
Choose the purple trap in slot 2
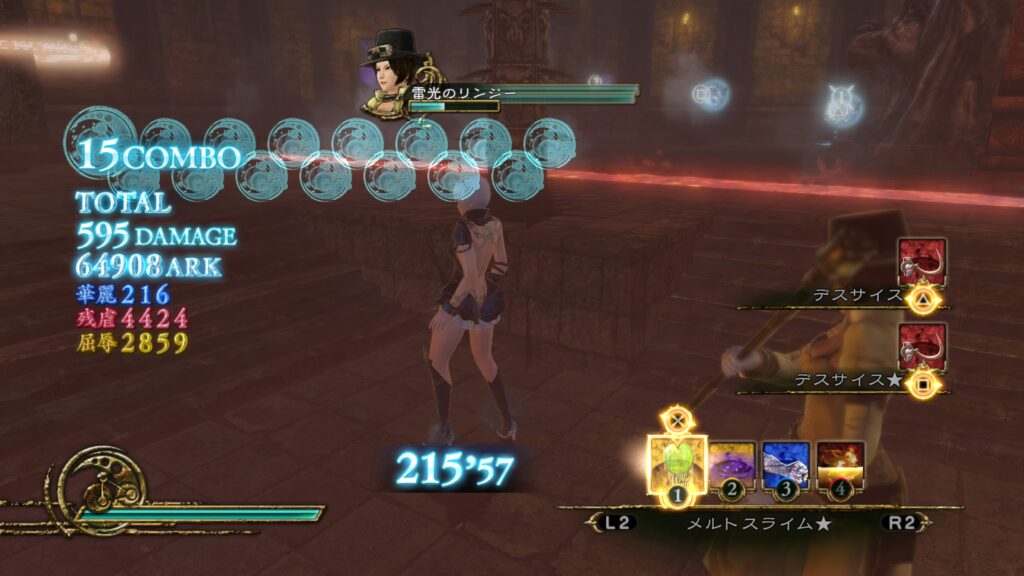click(x=732, y=466)
